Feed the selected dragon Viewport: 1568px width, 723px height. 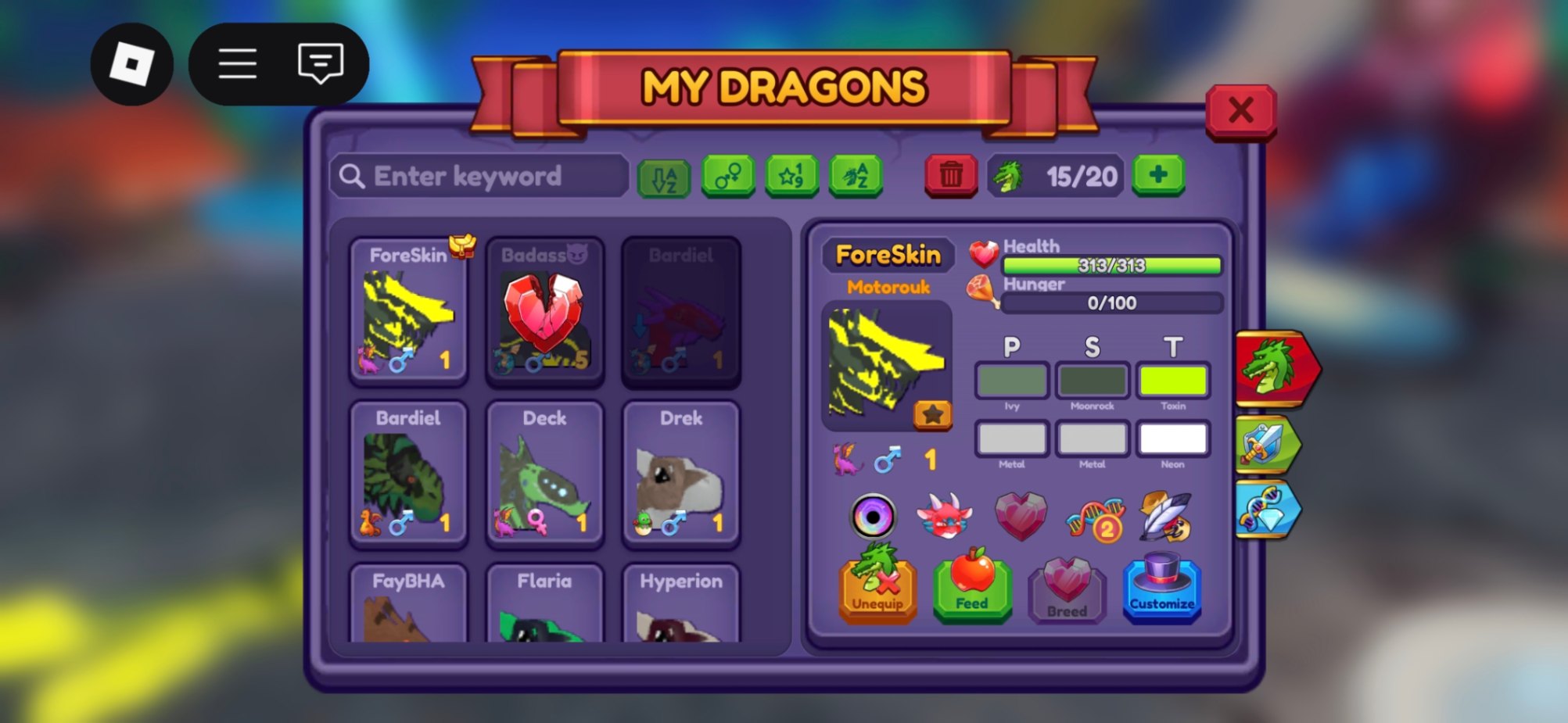point(971,586)
